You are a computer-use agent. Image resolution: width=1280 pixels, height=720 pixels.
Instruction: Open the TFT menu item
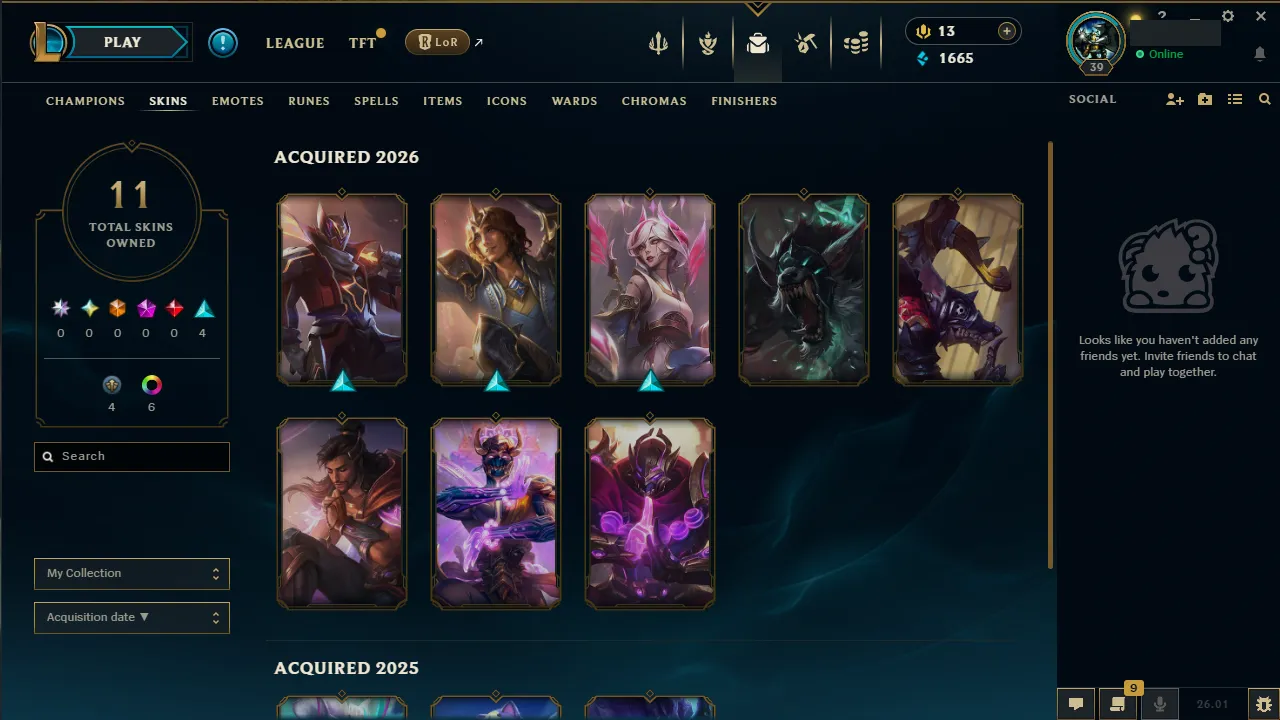point(361,42)
